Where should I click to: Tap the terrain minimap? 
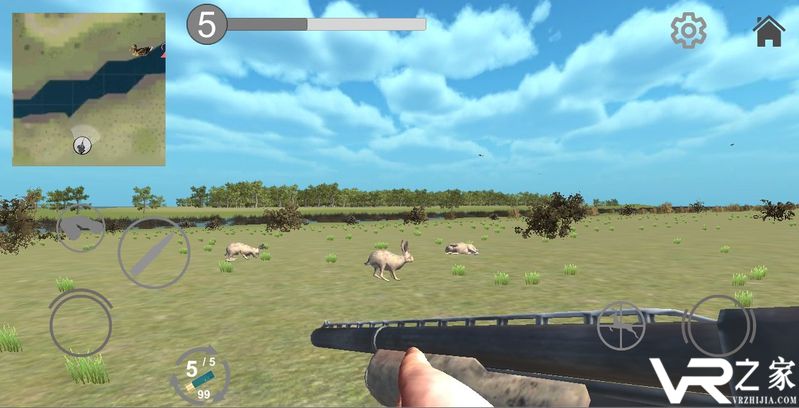tap(89, 89)
